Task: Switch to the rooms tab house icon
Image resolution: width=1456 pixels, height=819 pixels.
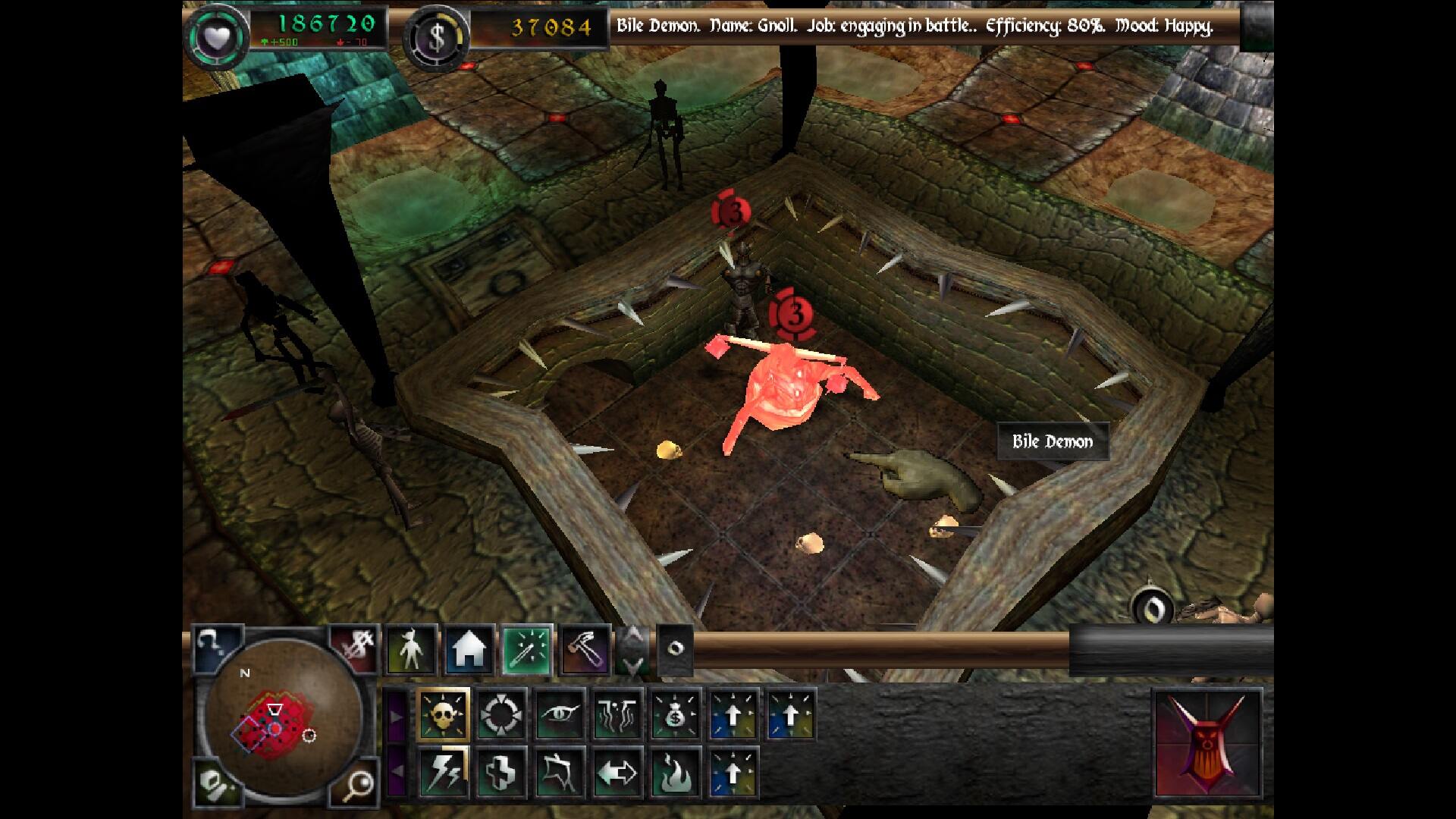Action: 469,650
